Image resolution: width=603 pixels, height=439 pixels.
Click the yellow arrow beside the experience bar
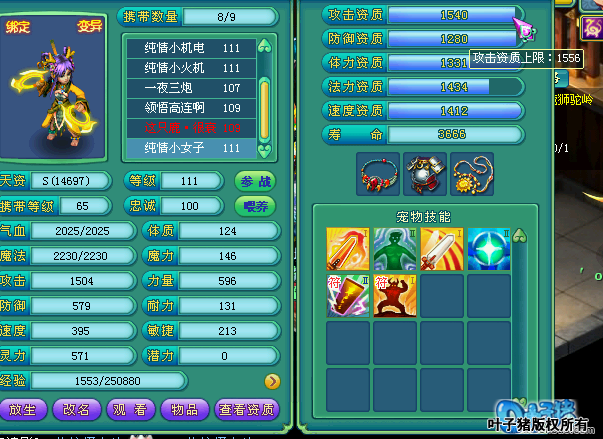[x=271, y=381]
